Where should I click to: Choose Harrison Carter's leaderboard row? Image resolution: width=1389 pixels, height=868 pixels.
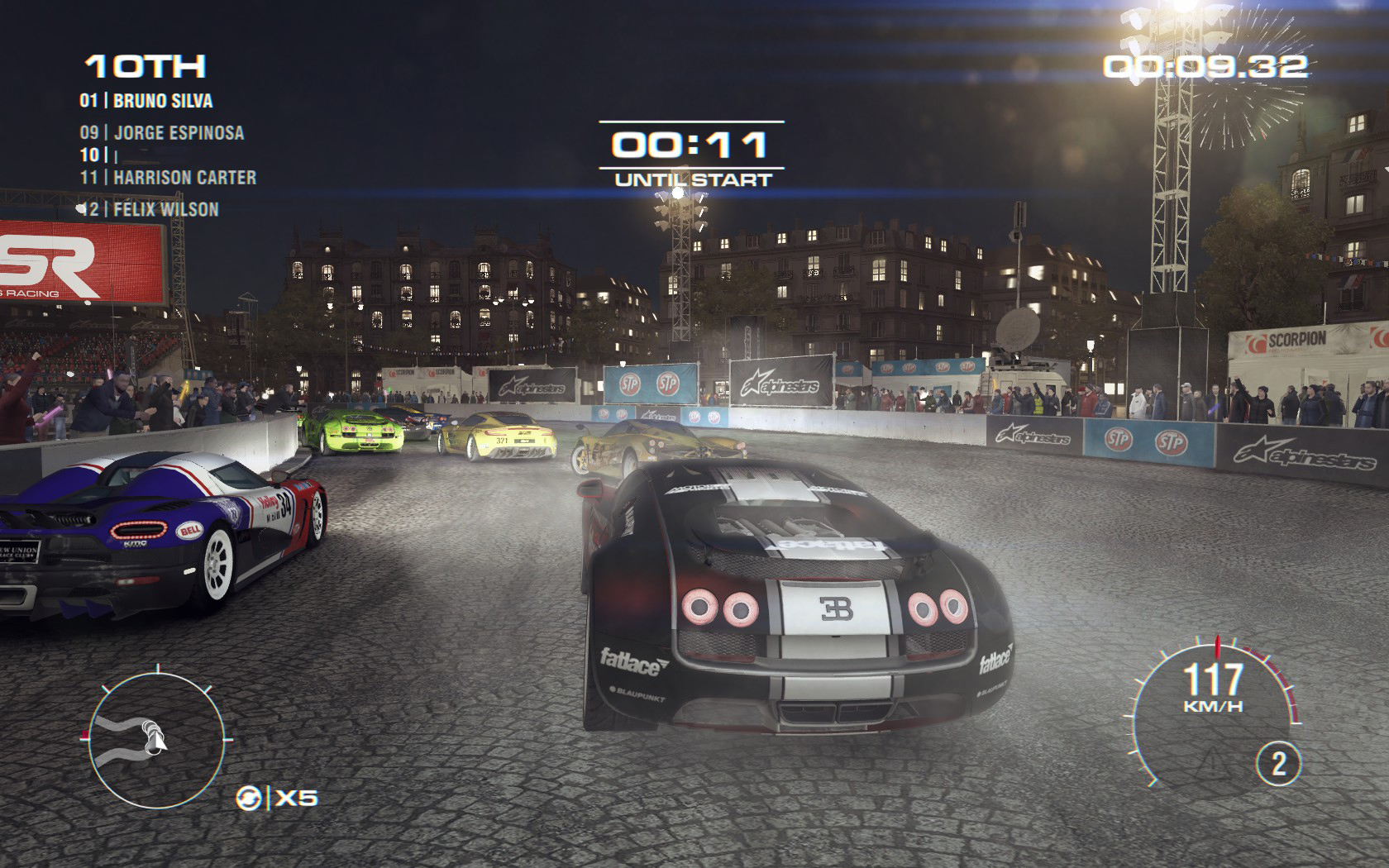(168, 178)
